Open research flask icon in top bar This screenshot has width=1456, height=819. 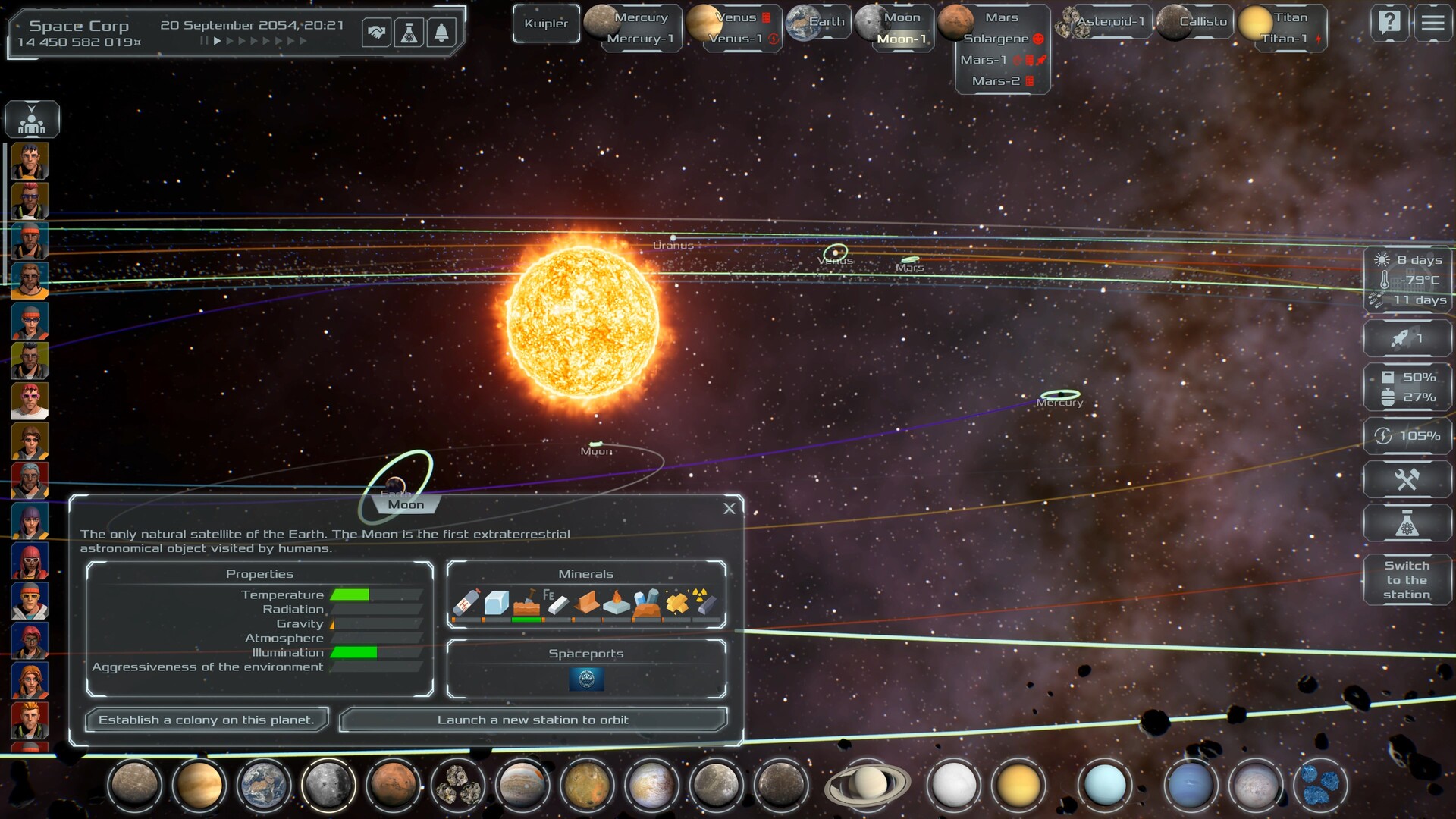pos(409,33)
